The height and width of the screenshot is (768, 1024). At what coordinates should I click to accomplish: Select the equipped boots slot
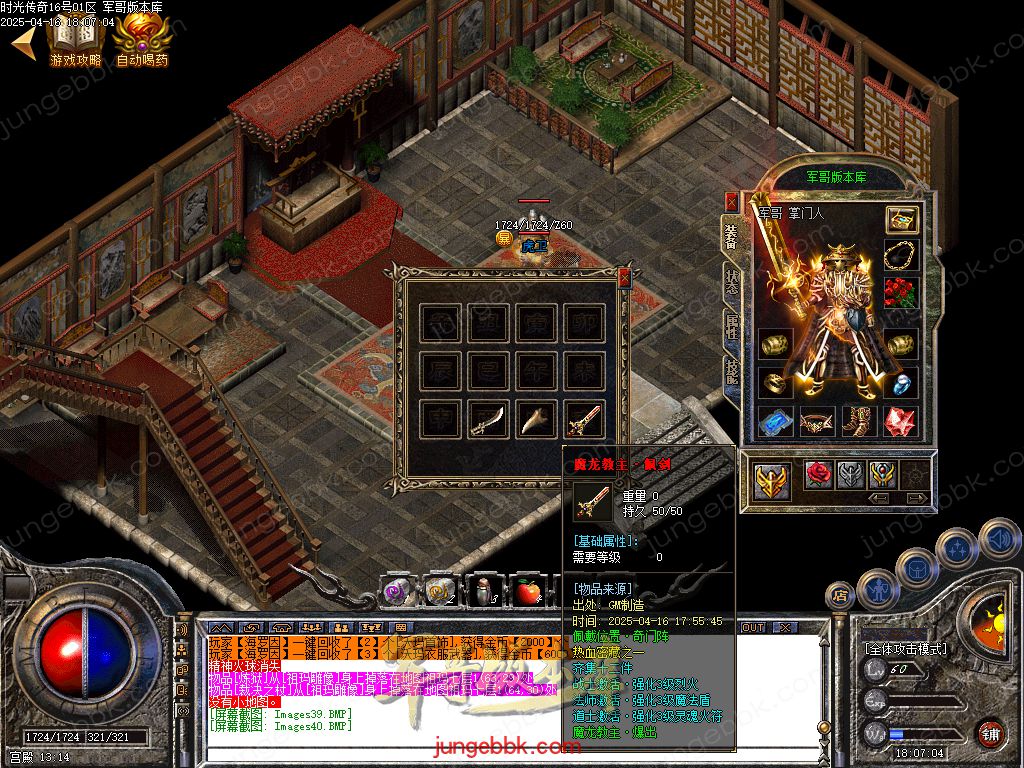click(859, 422)
